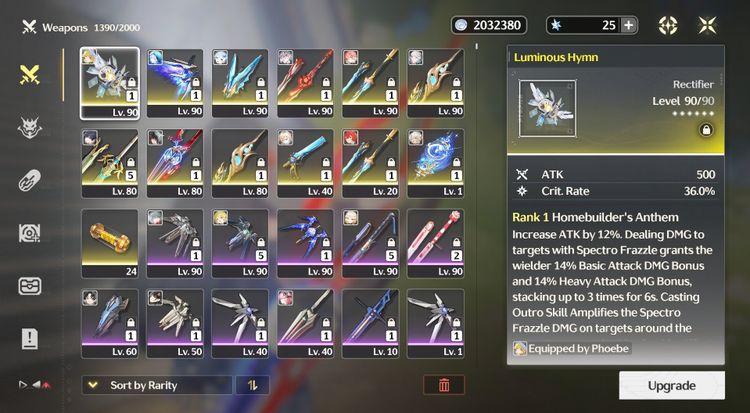
Task: Toggle the lock on Luminous Hymn details
Action: (706, 130)
